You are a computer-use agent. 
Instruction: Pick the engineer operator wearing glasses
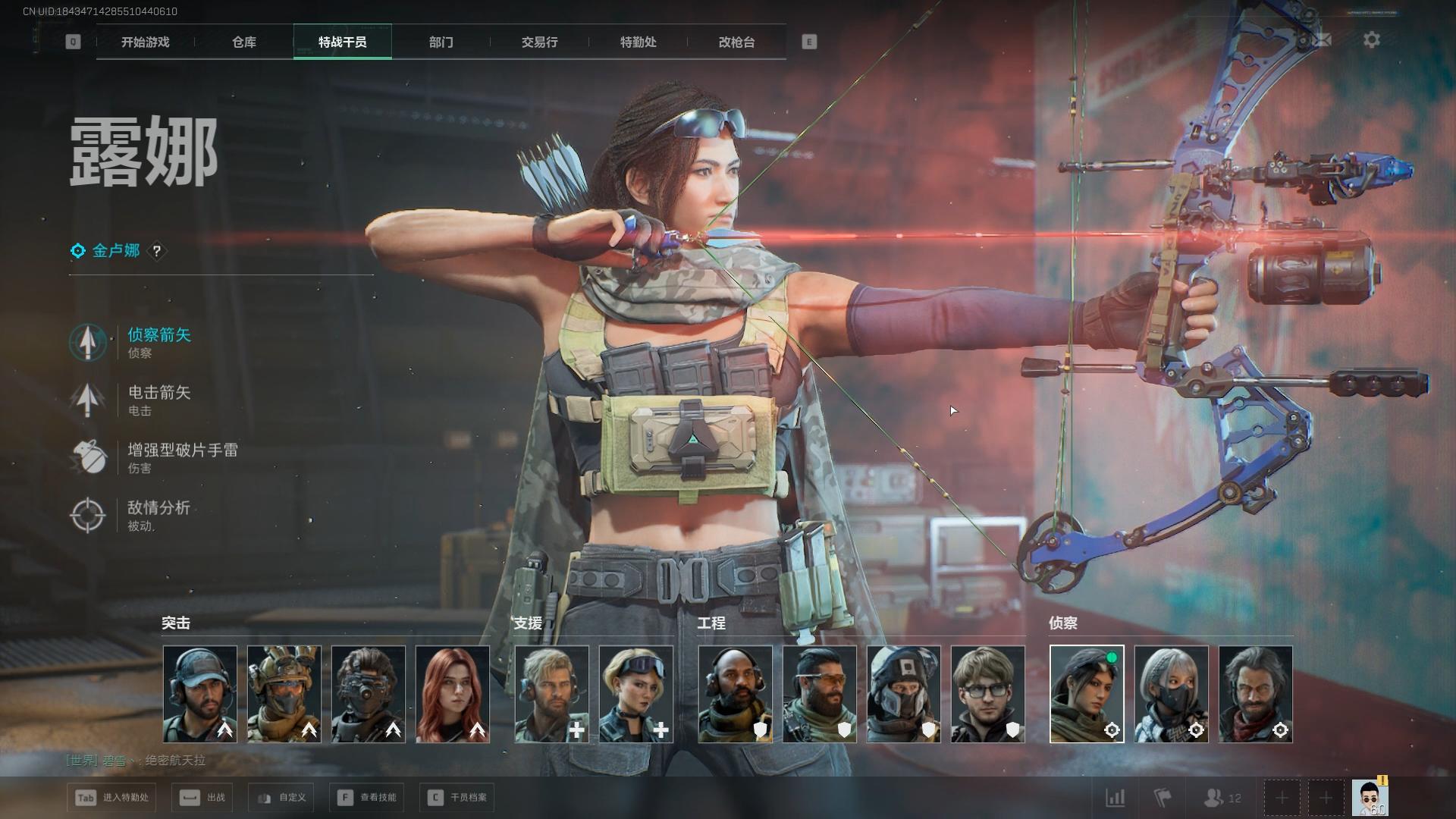pyautogui.click(x=987, y=694)
